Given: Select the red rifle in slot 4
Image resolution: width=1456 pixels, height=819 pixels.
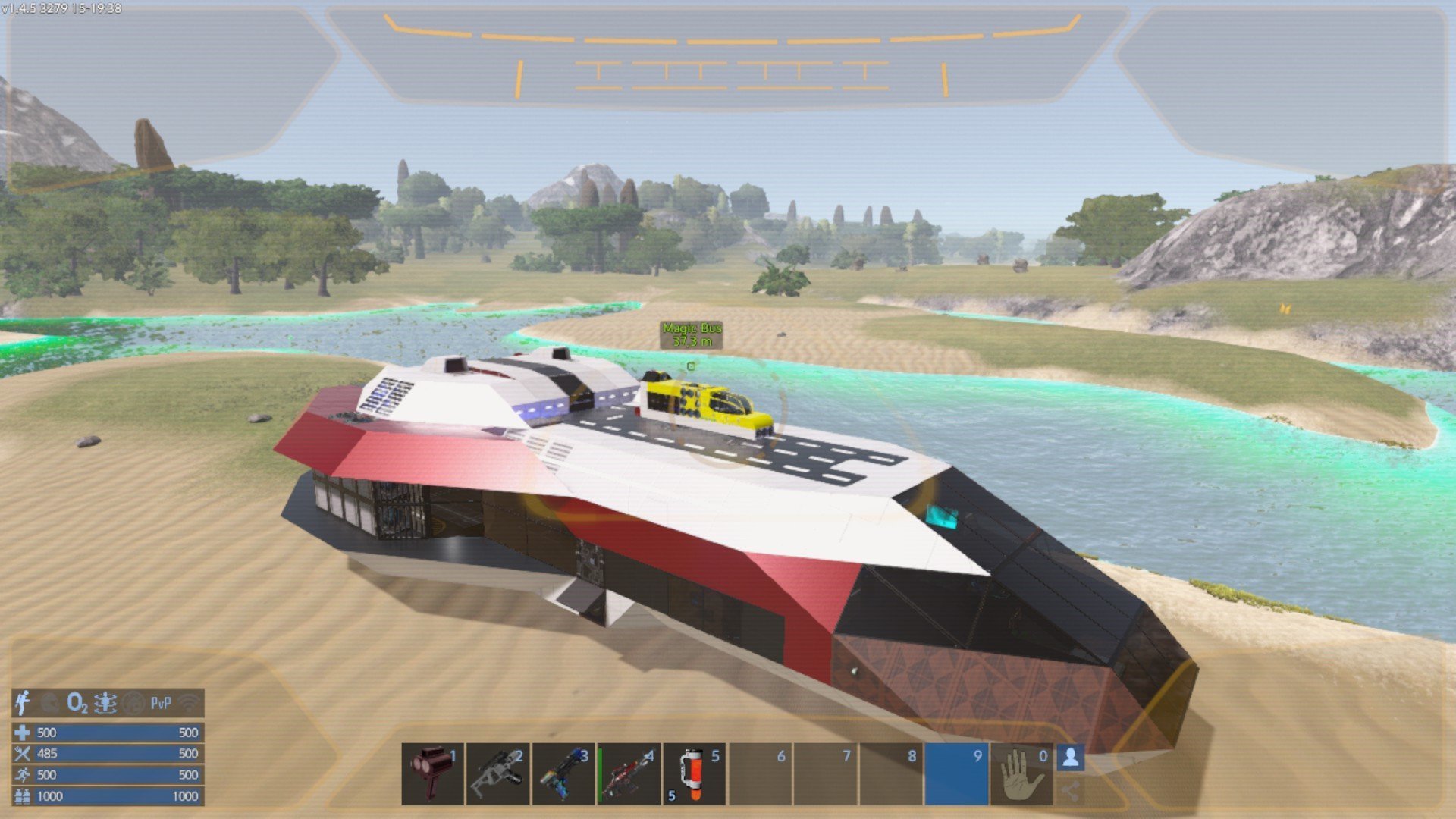Looking at the screenshot, I should 629,773.
